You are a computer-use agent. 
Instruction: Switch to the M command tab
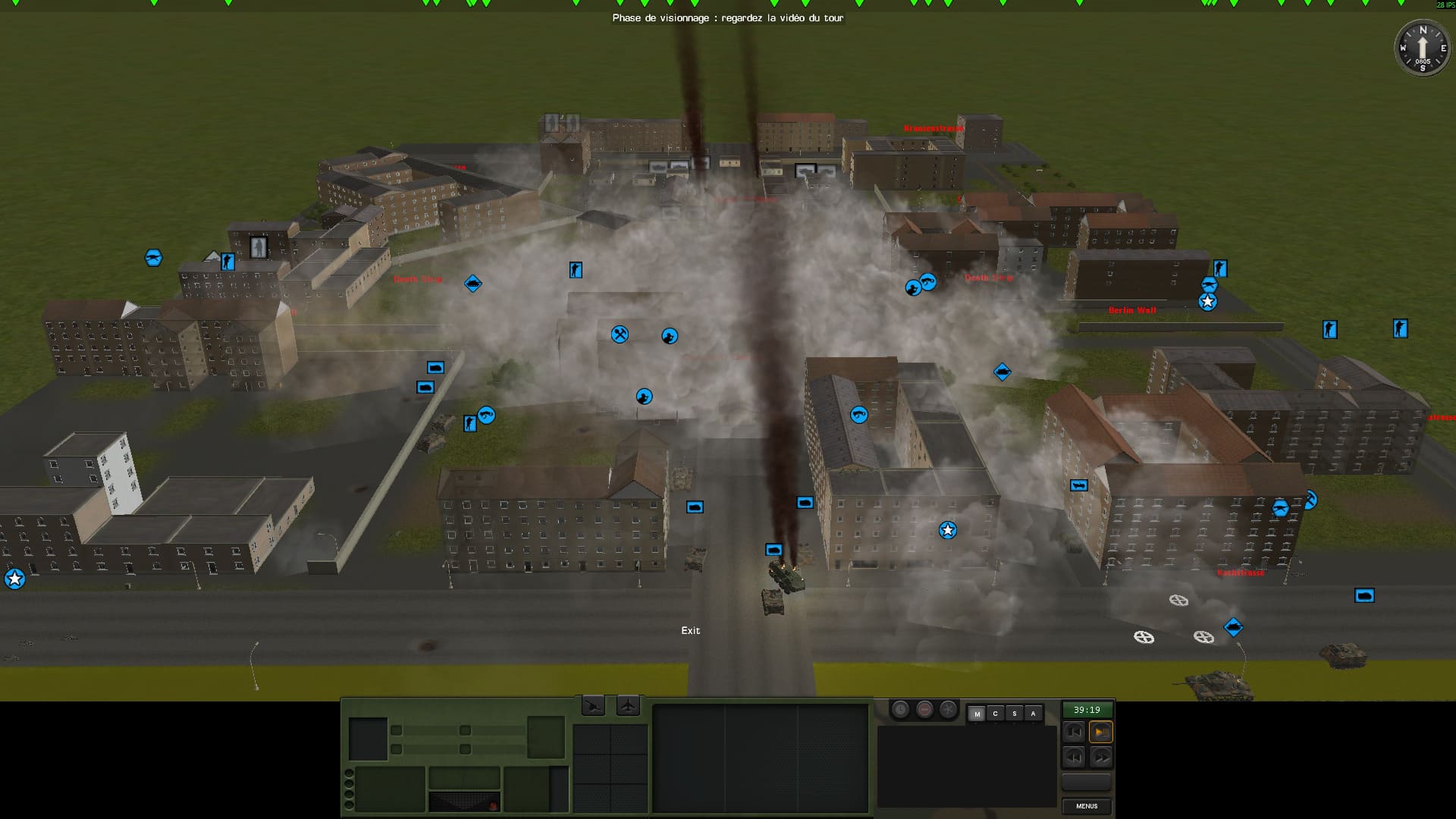pyautogui.click(x=977, y=714)
